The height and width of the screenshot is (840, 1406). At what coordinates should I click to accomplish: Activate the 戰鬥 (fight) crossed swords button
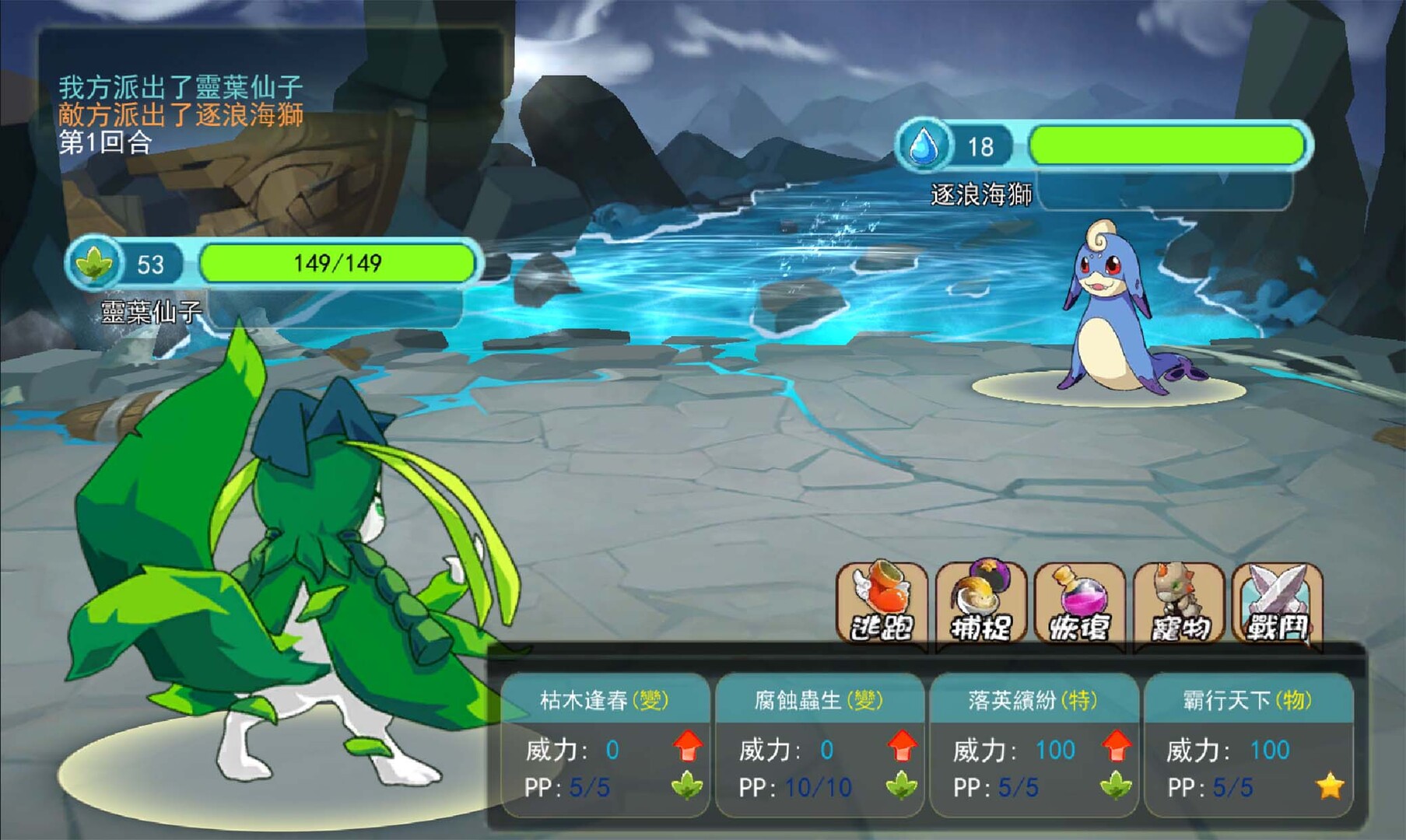(x=1278, y=605)
